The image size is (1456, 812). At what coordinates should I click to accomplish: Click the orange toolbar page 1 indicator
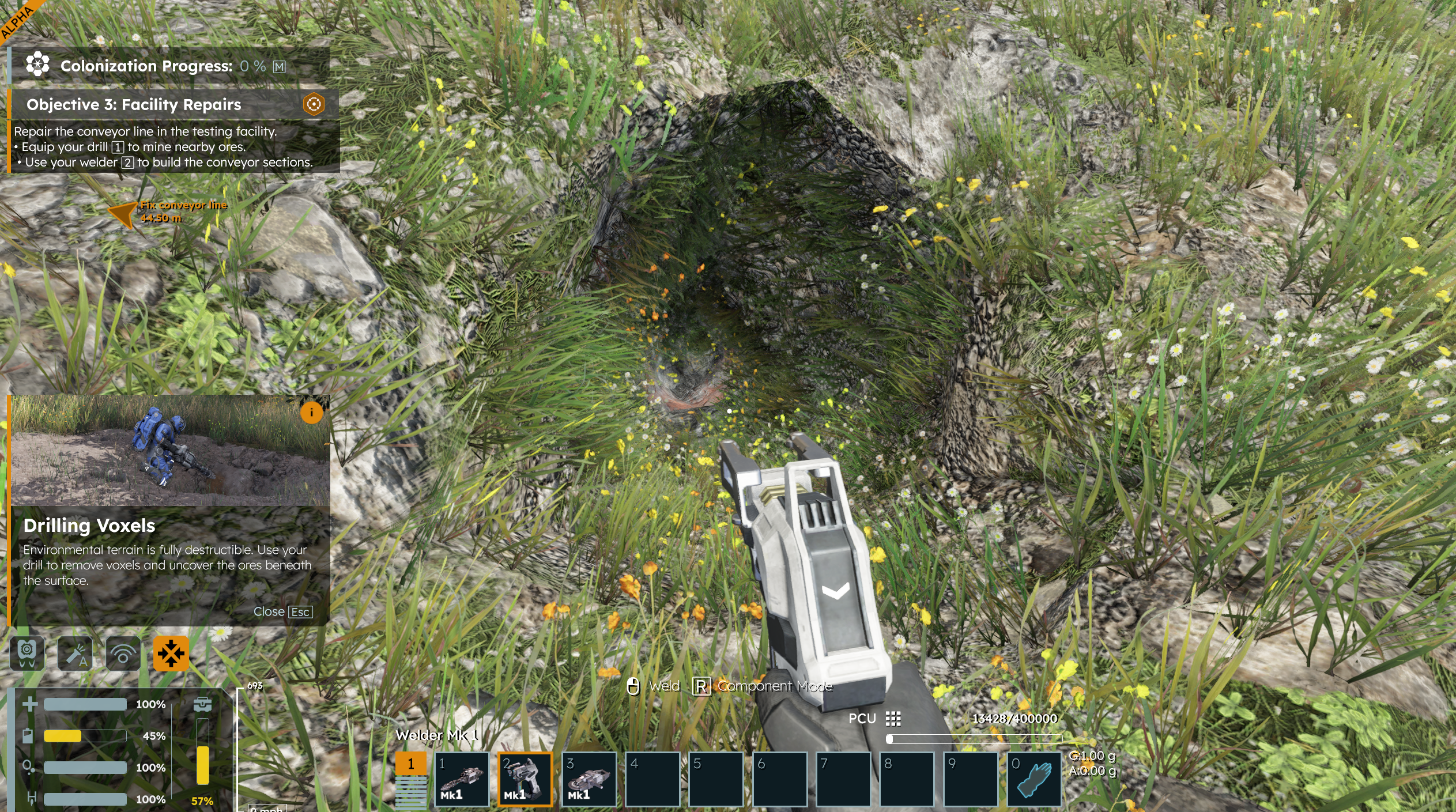[x=410, y=764]
